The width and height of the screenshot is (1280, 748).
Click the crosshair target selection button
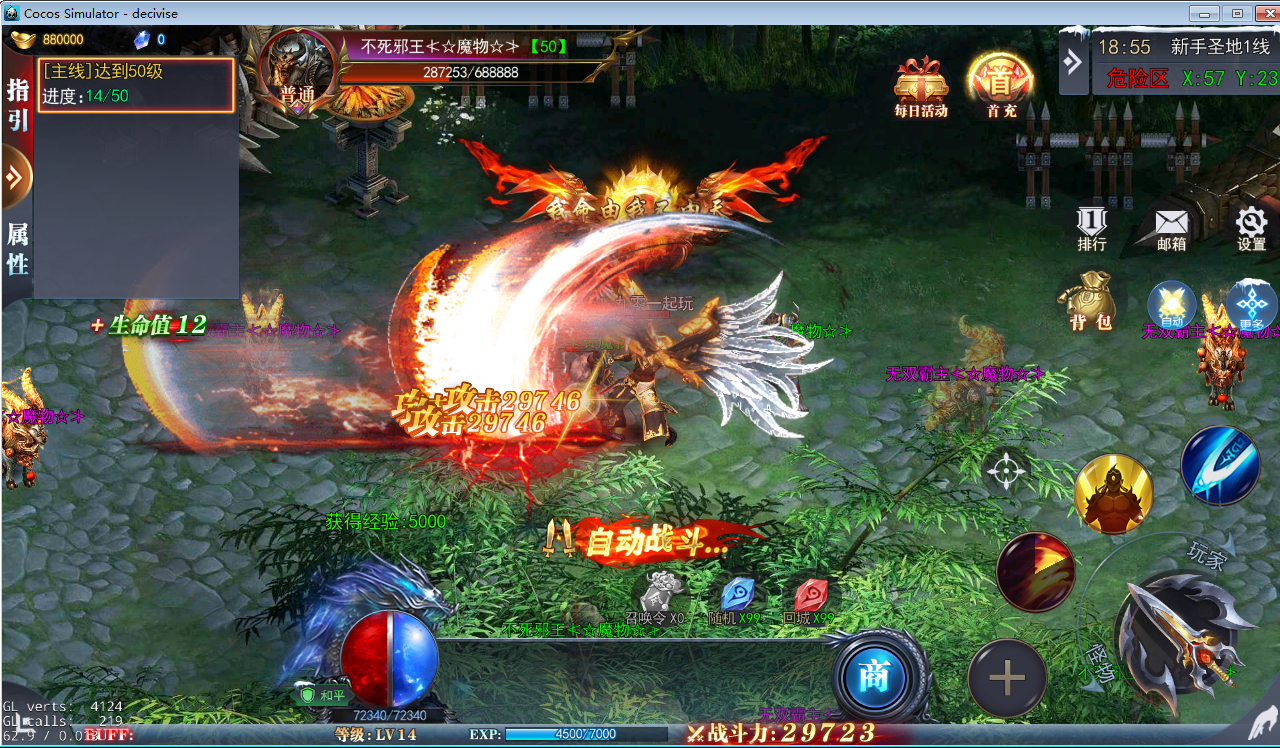[x=1006, y=470]
